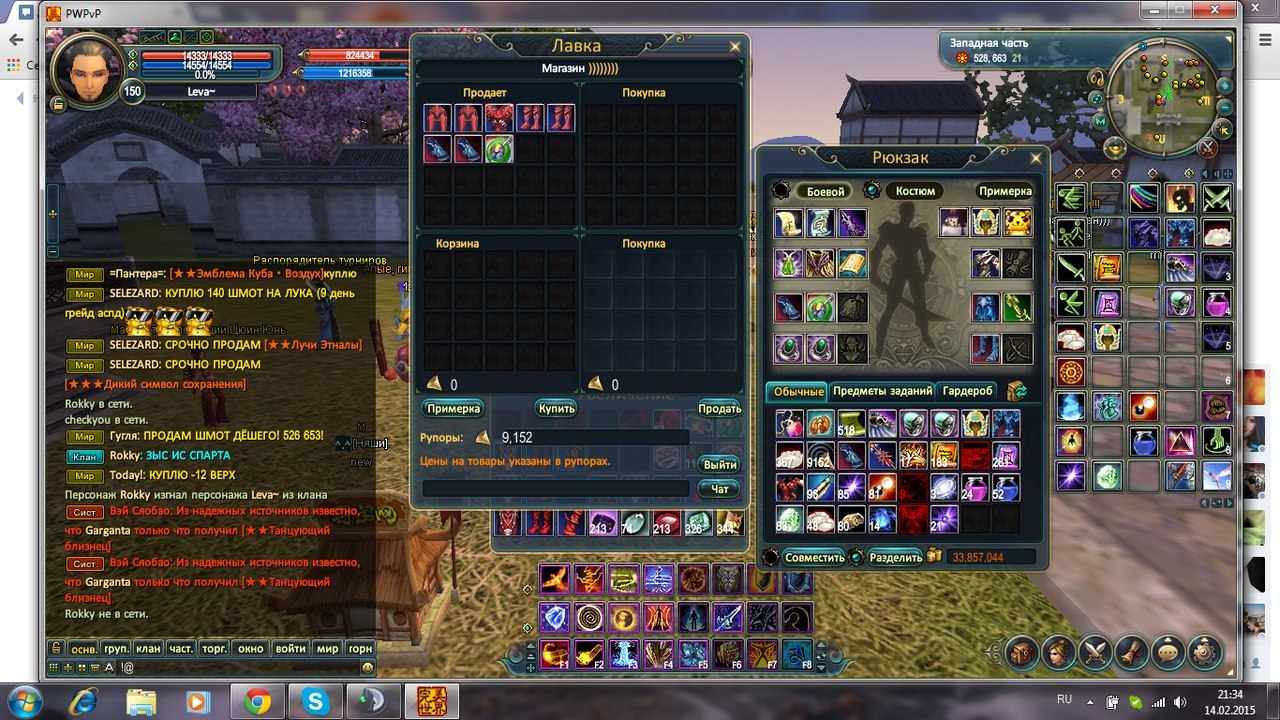Switch backpack to Боевой equipment view
The image size is (1280, 720).
pos(827,190)
